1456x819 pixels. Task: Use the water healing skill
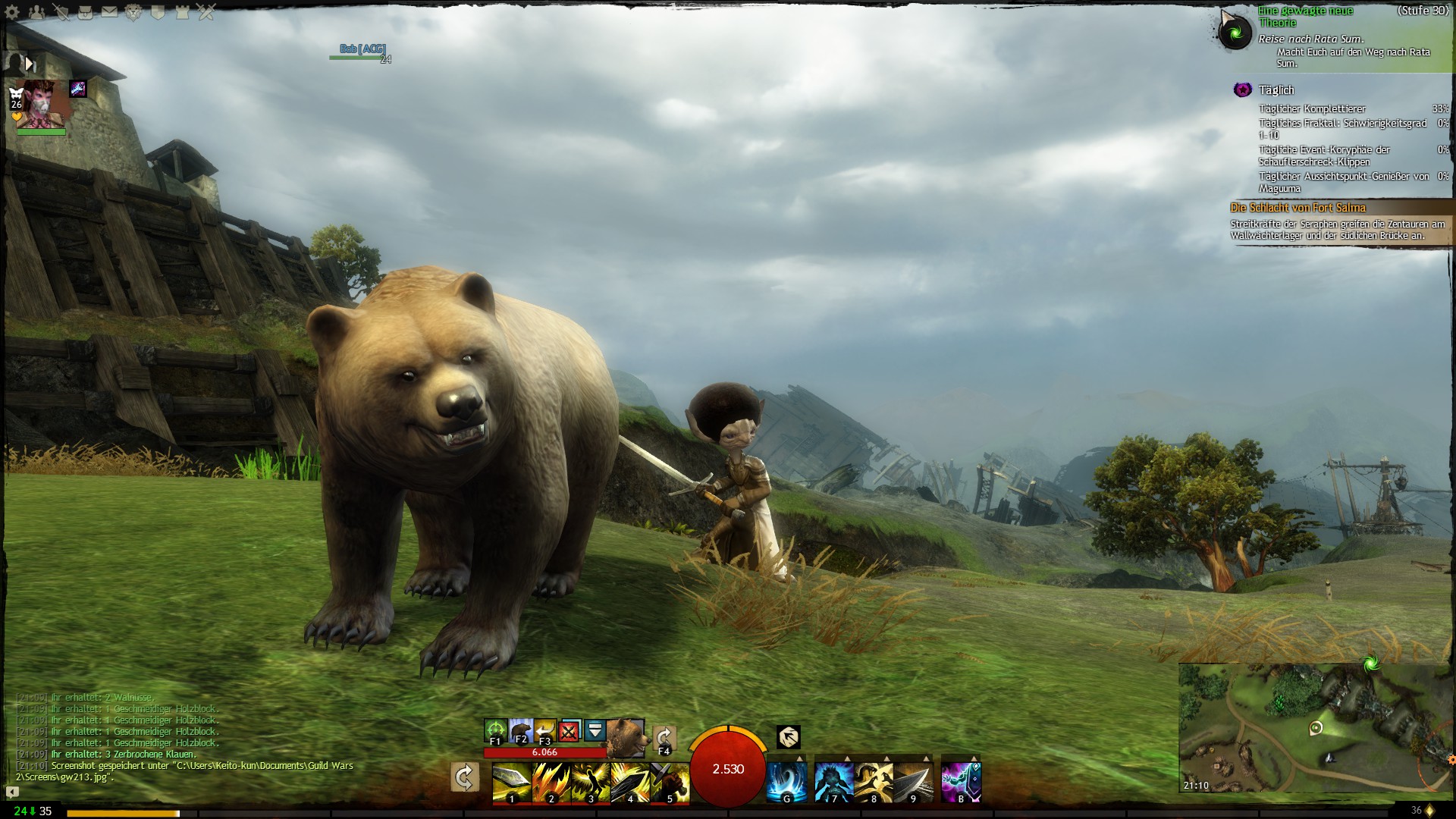point(786,783)
